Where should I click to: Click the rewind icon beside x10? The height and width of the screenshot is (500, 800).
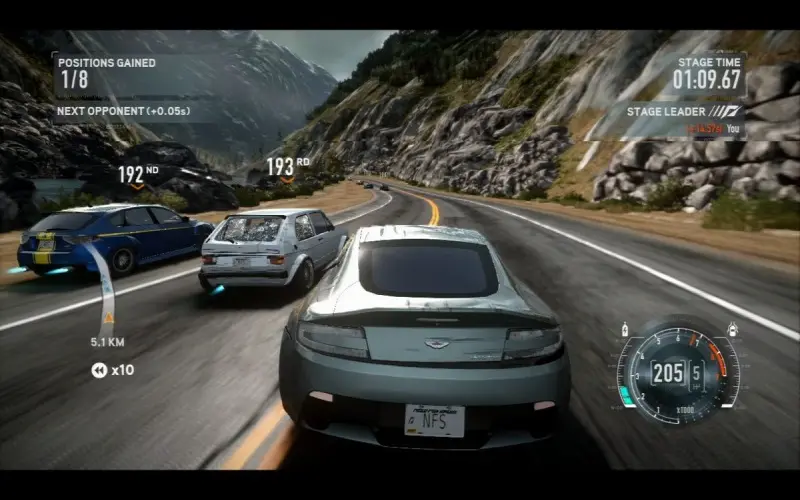click(99, 370)
